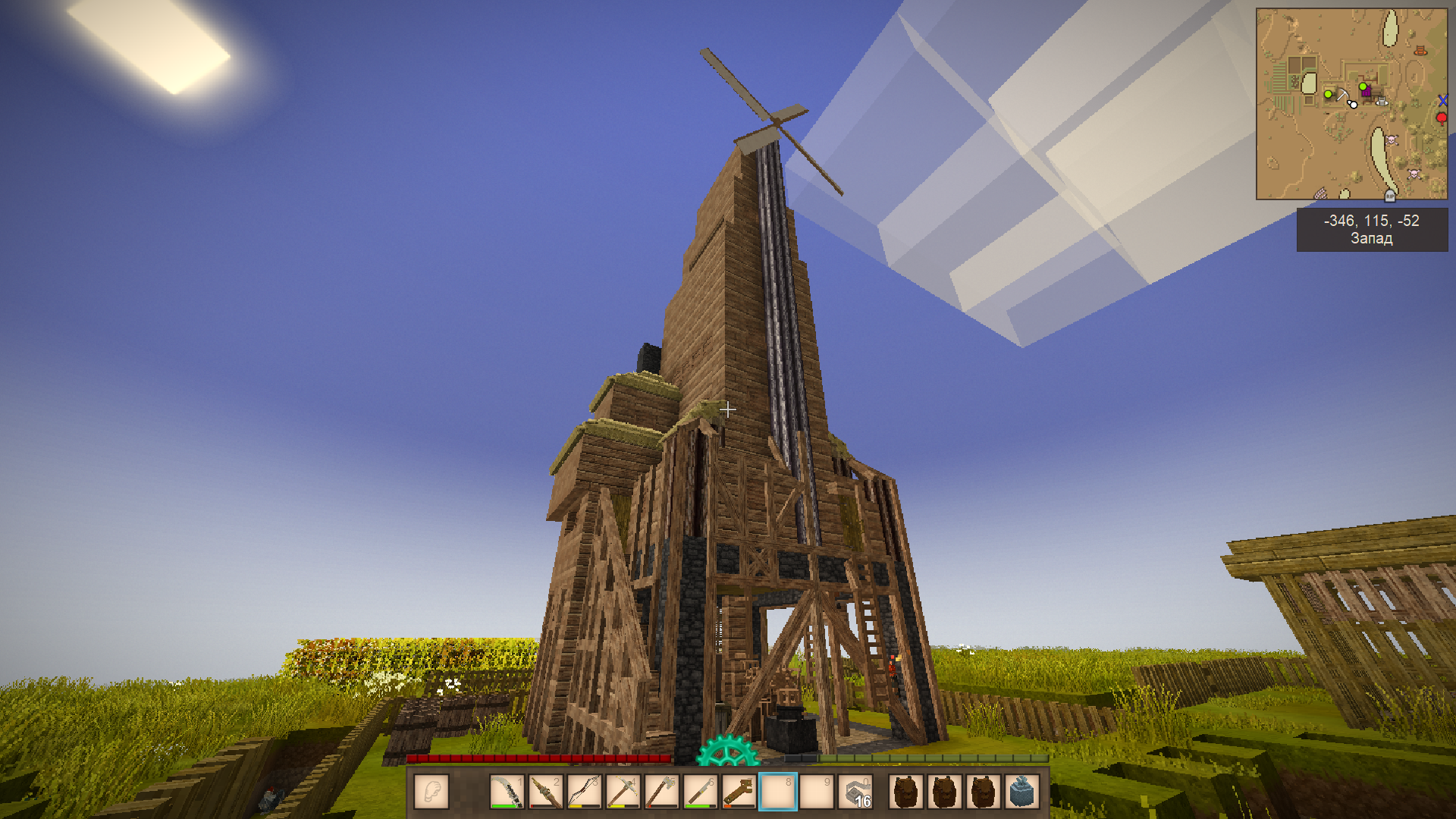This screenshot has width=1456, height=819.
Task: Select the knife in hotbar slot 6
Action: tap(700, 792)
